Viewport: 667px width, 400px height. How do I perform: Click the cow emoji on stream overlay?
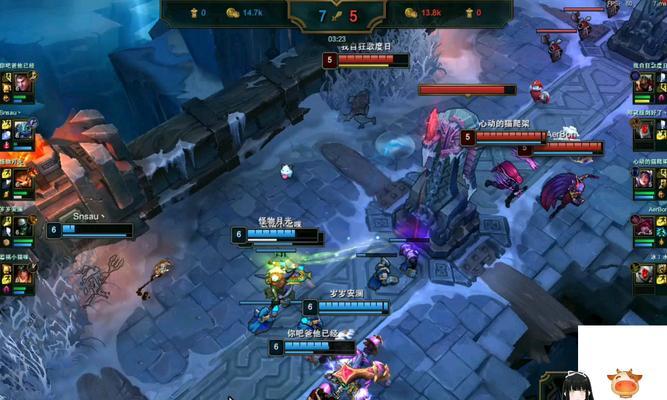pos(627,382)
